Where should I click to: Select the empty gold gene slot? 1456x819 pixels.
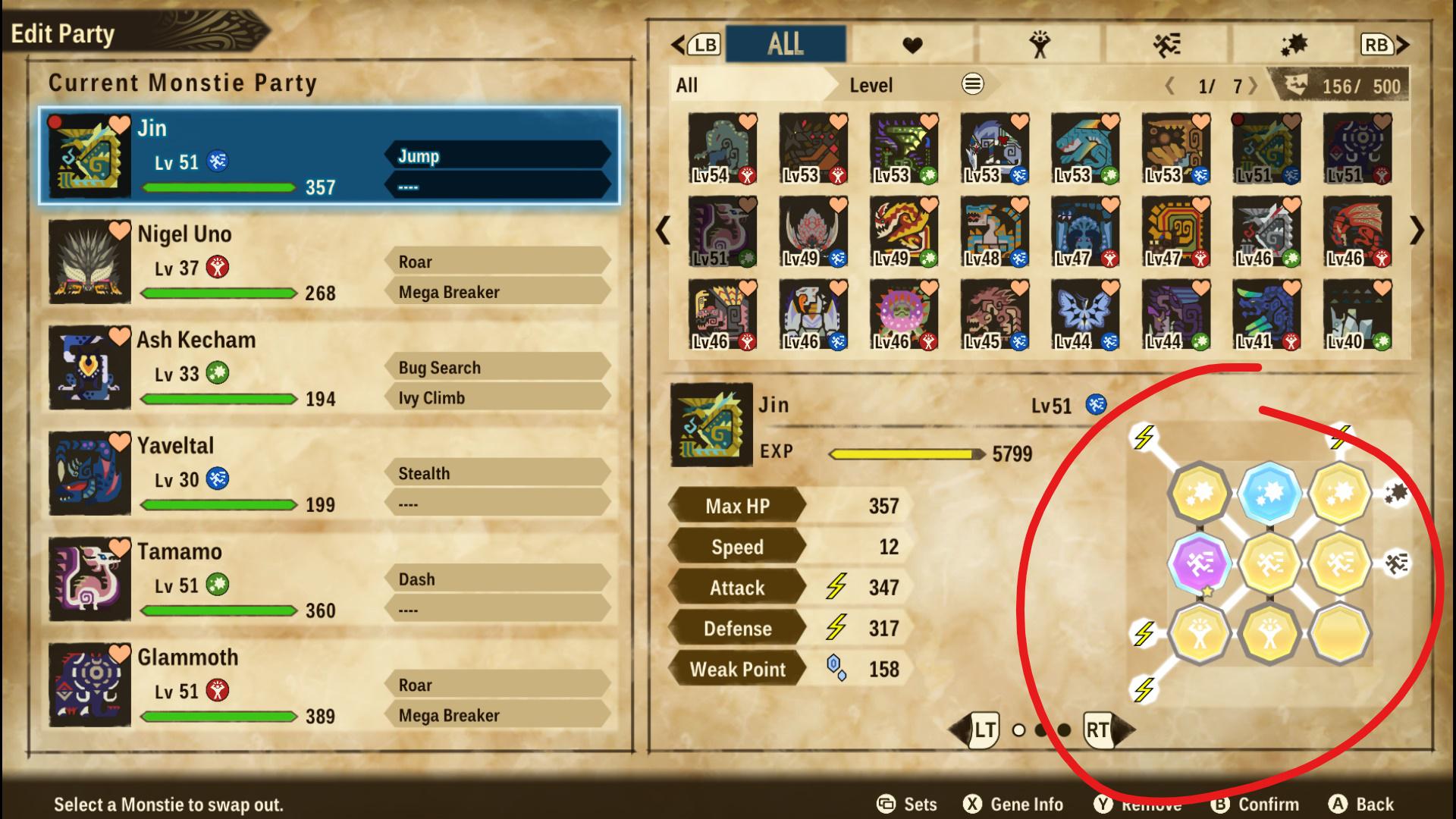pos(1339,633)
